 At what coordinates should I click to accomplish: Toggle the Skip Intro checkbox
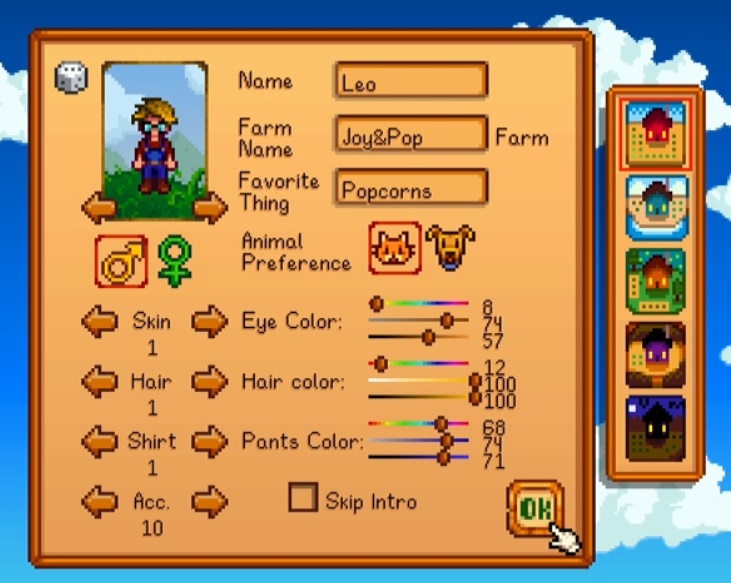click(303, 497)
